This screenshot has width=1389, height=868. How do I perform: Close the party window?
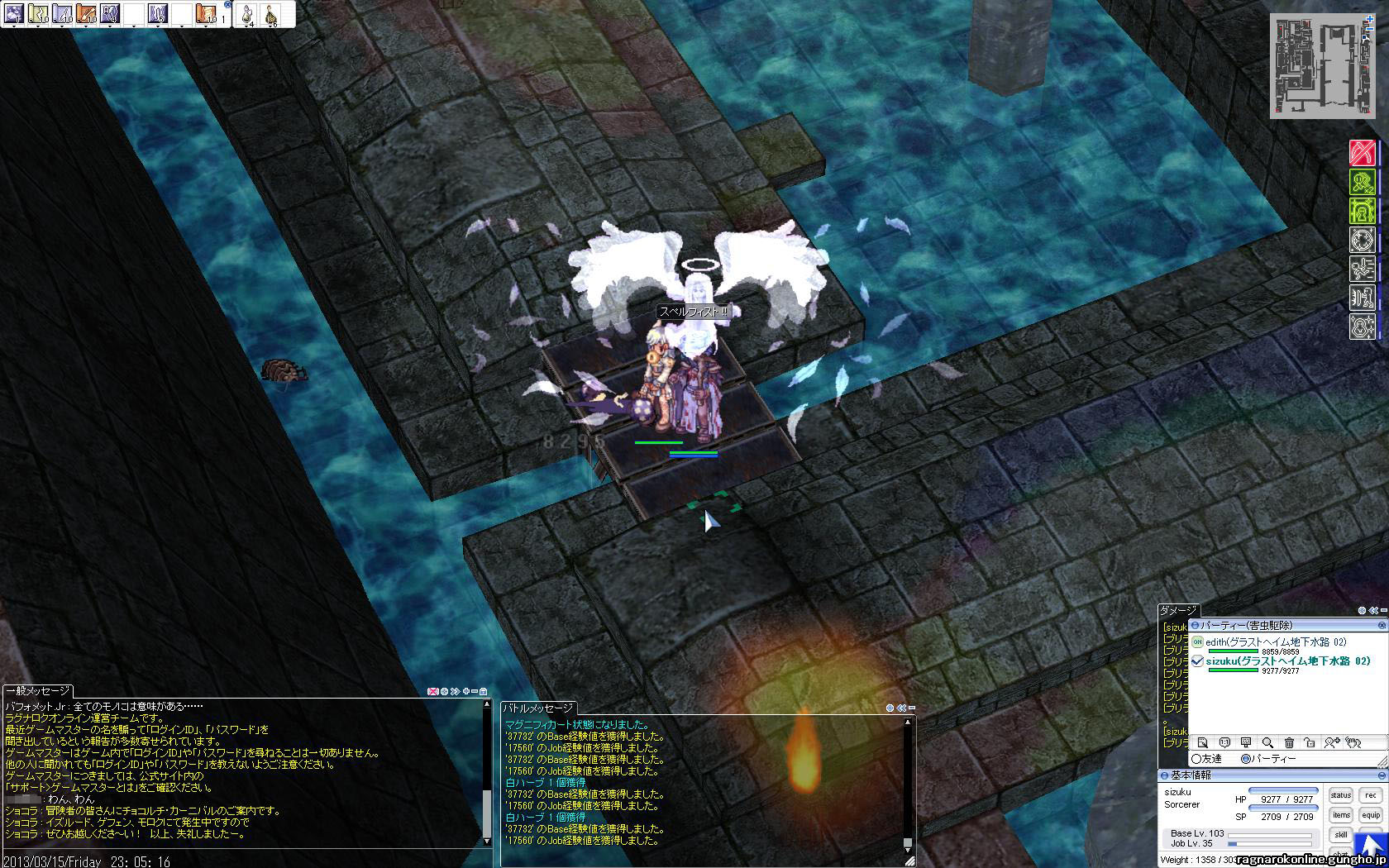[x=1382, y=626]
